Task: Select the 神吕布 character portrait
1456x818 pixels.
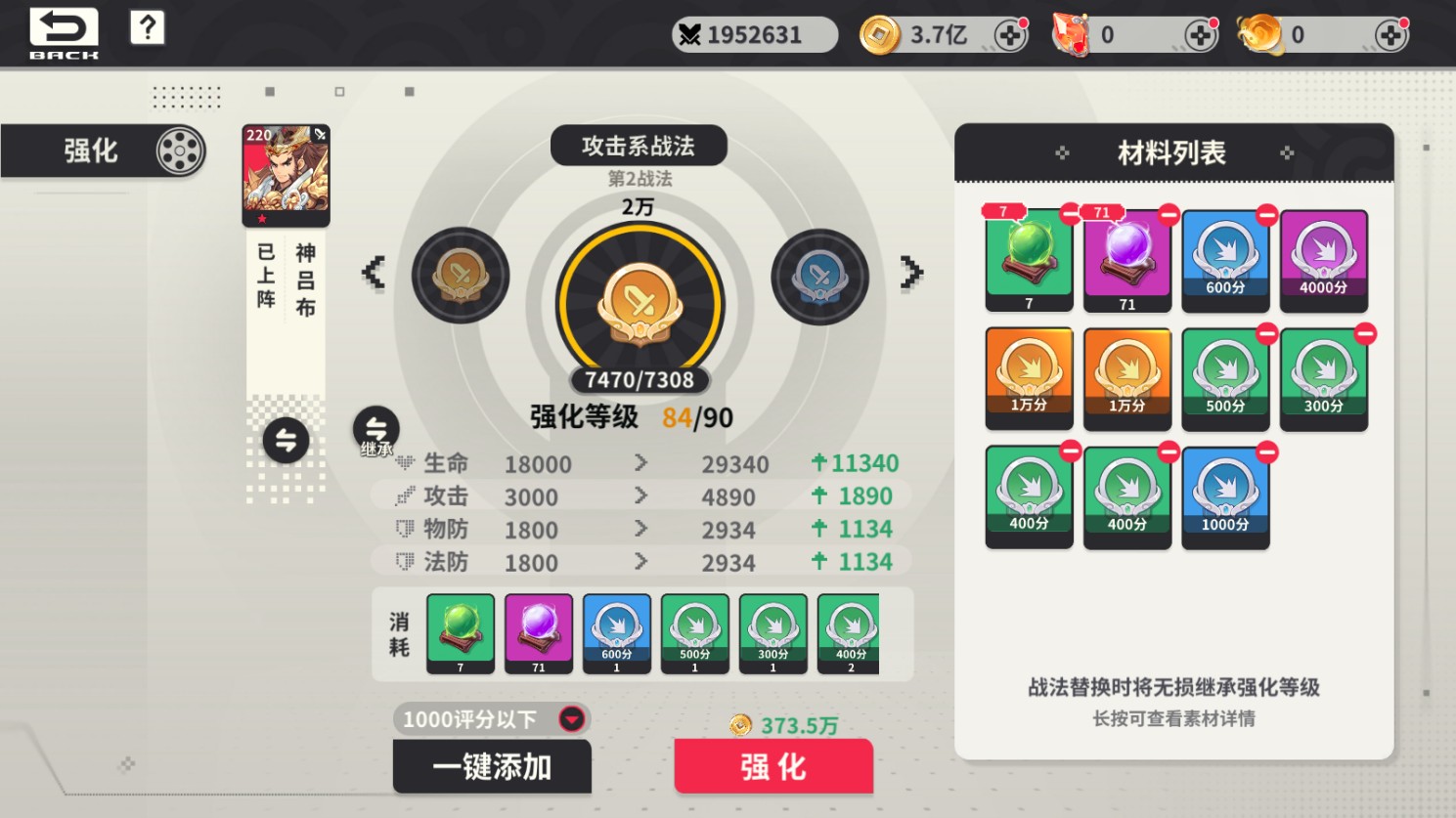Action: pyautogui.click(x=285, y=174)
